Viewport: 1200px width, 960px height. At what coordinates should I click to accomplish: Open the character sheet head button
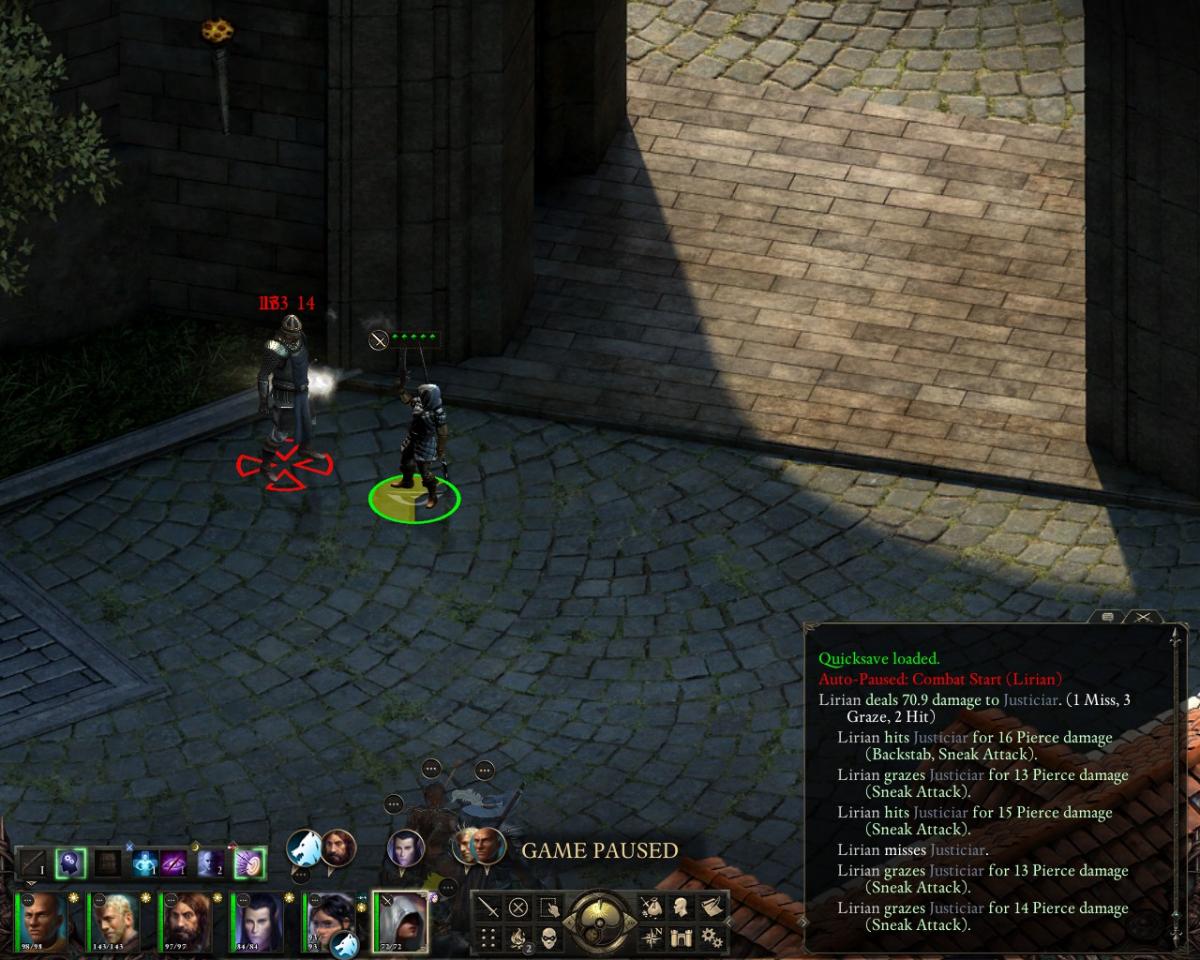point(682,908)
